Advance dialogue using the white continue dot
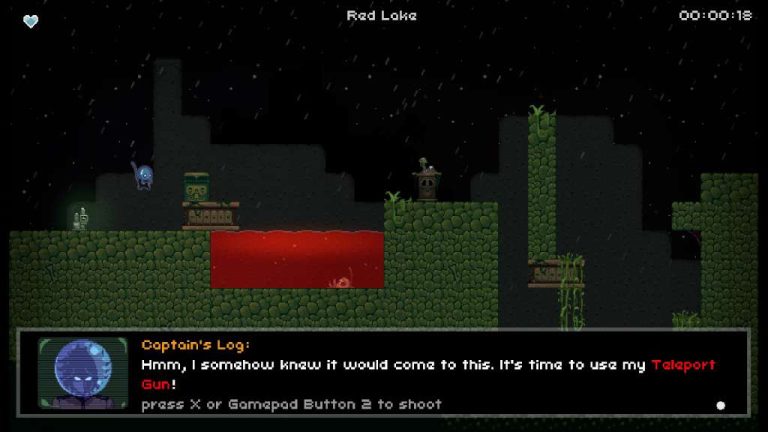The height and width of the screenshot is (432, 768). (720, 405)
